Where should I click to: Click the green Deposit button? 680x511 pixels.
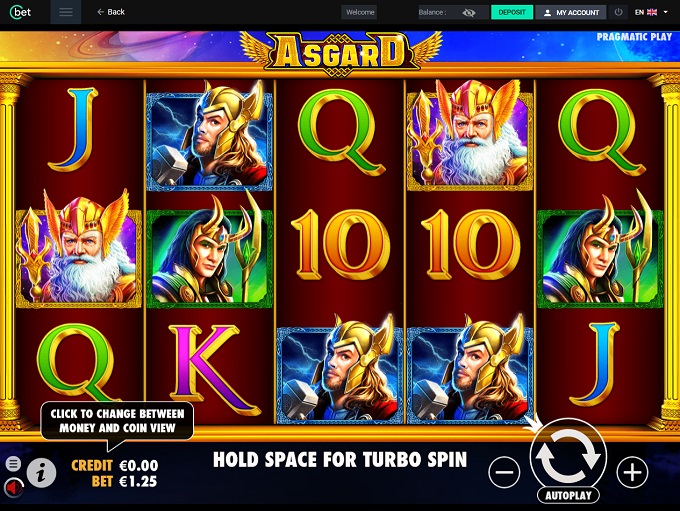click(511, 12)
